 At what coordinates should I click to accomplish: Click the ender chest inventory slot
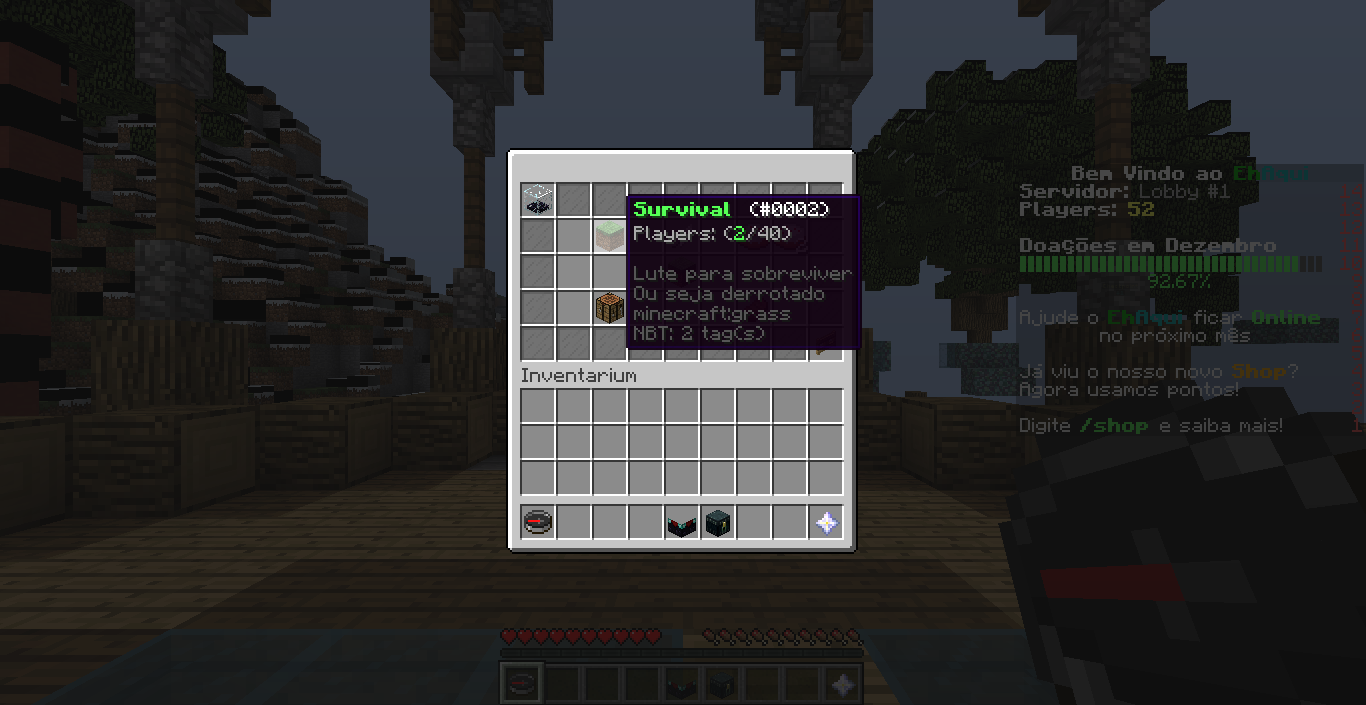click(718, 523)
